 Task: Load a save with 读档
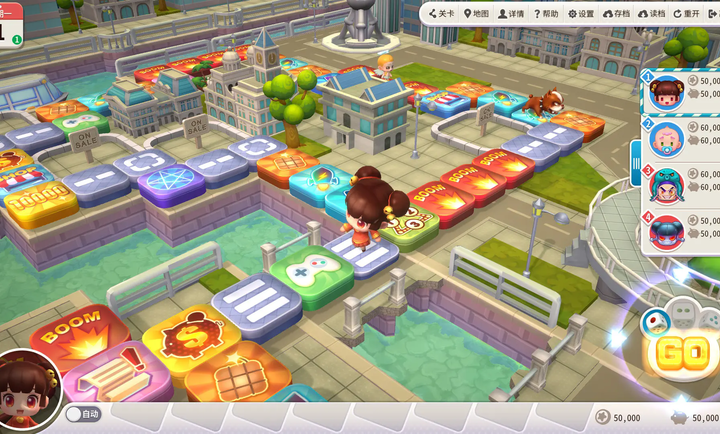[651, 14]
